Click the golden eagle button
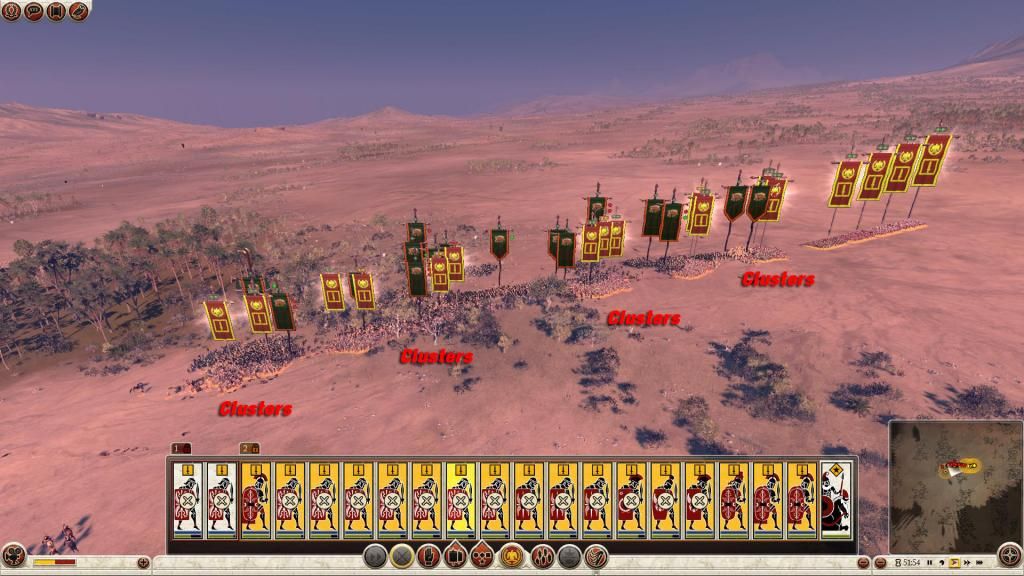 click(x=513, y=555)
